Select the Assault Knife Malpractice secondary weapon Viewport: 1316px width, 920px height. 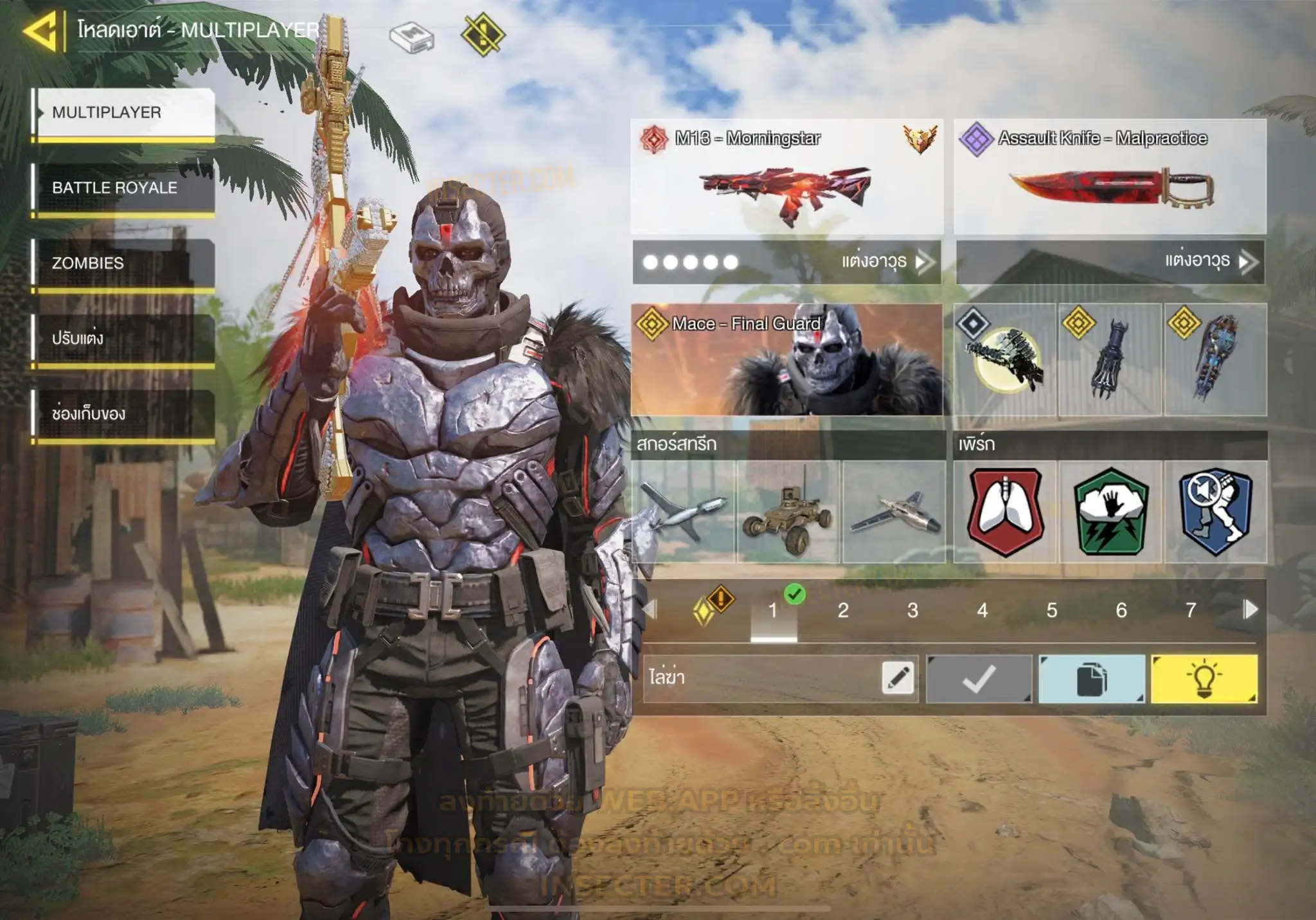point(1110,177)
